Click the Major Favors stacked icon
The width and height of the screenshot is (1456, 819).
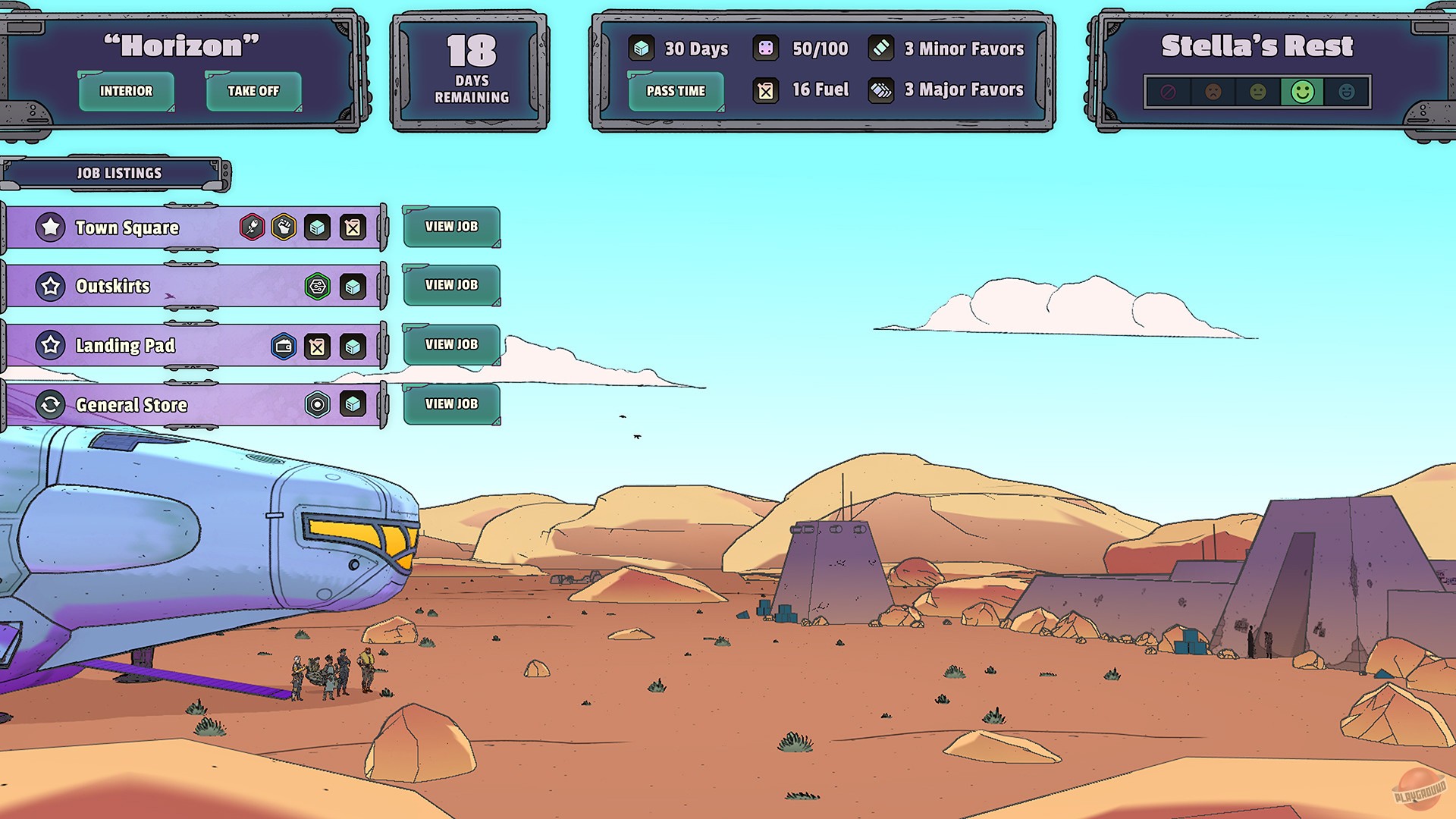882,89
